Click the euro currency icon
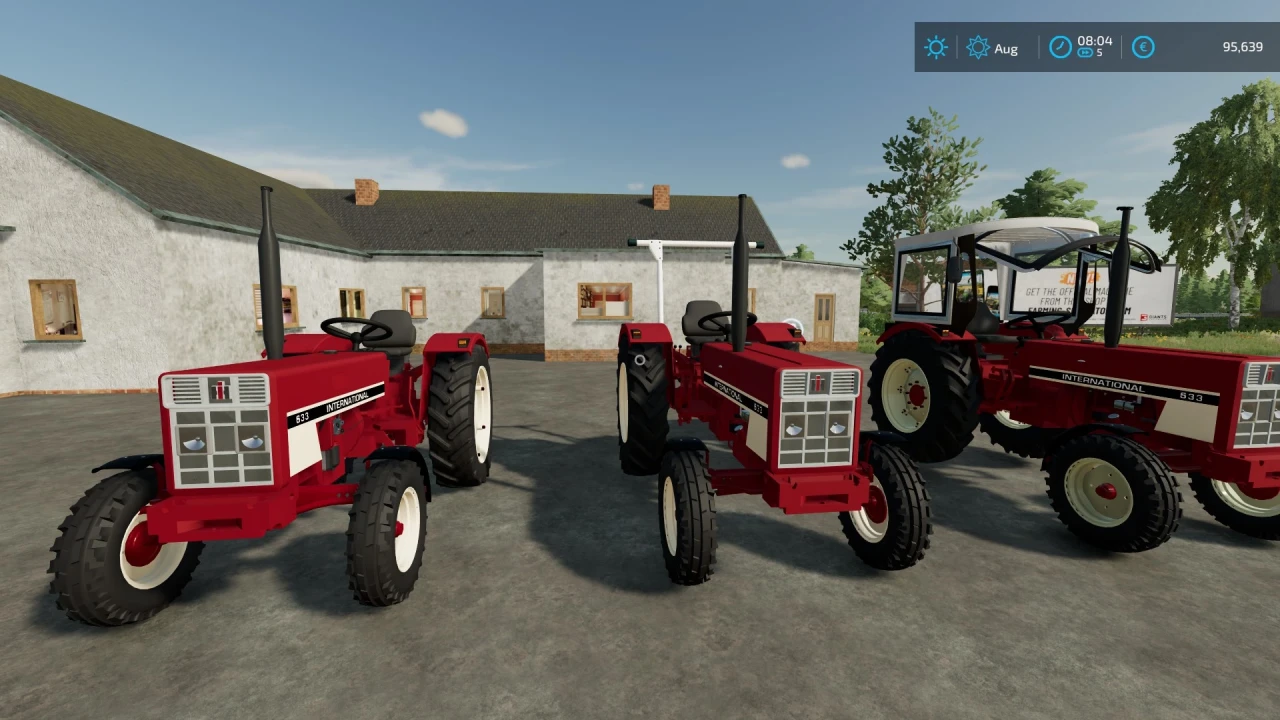The image size is (1280, 720). pyautogui.click(x=1142, y=47)
